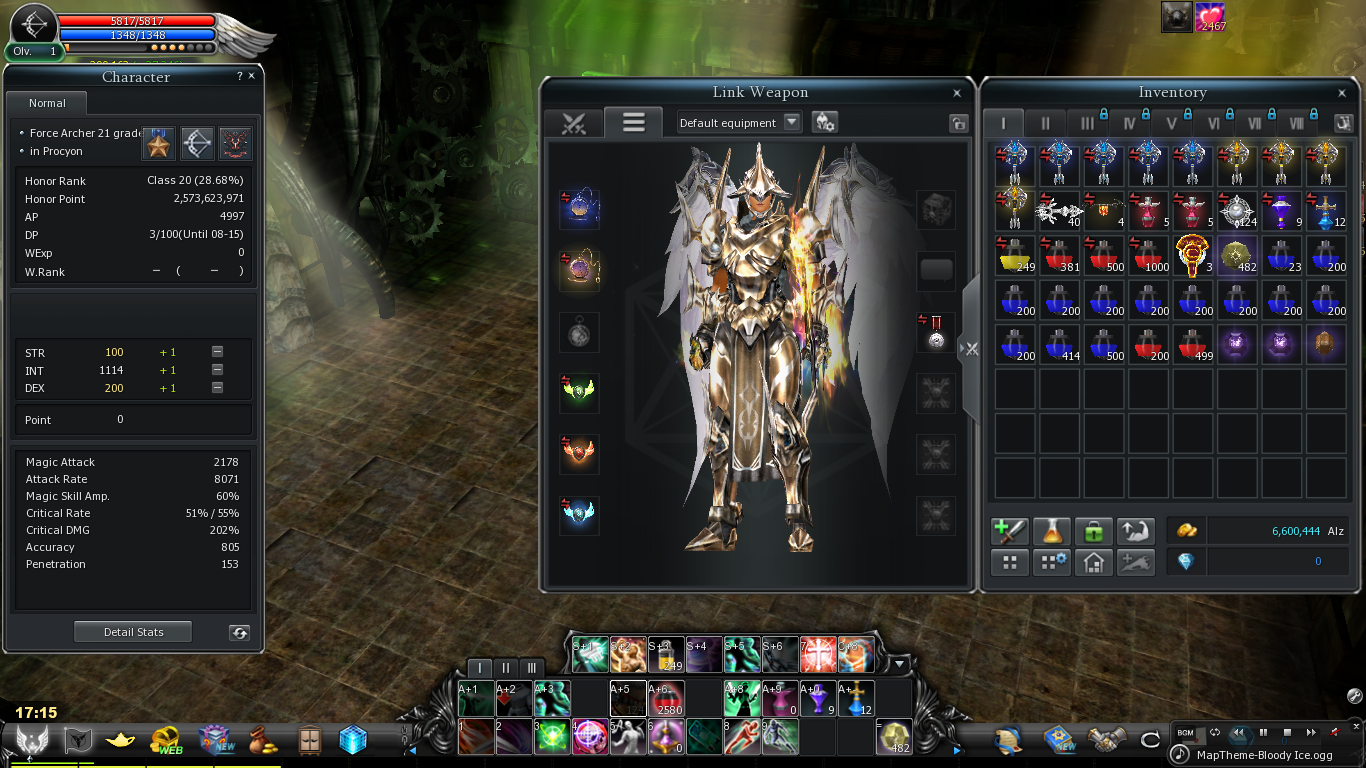The height and width of the screenshot is (768, 1366).
Task: Close the Character window
Action: tap(251, 76)
